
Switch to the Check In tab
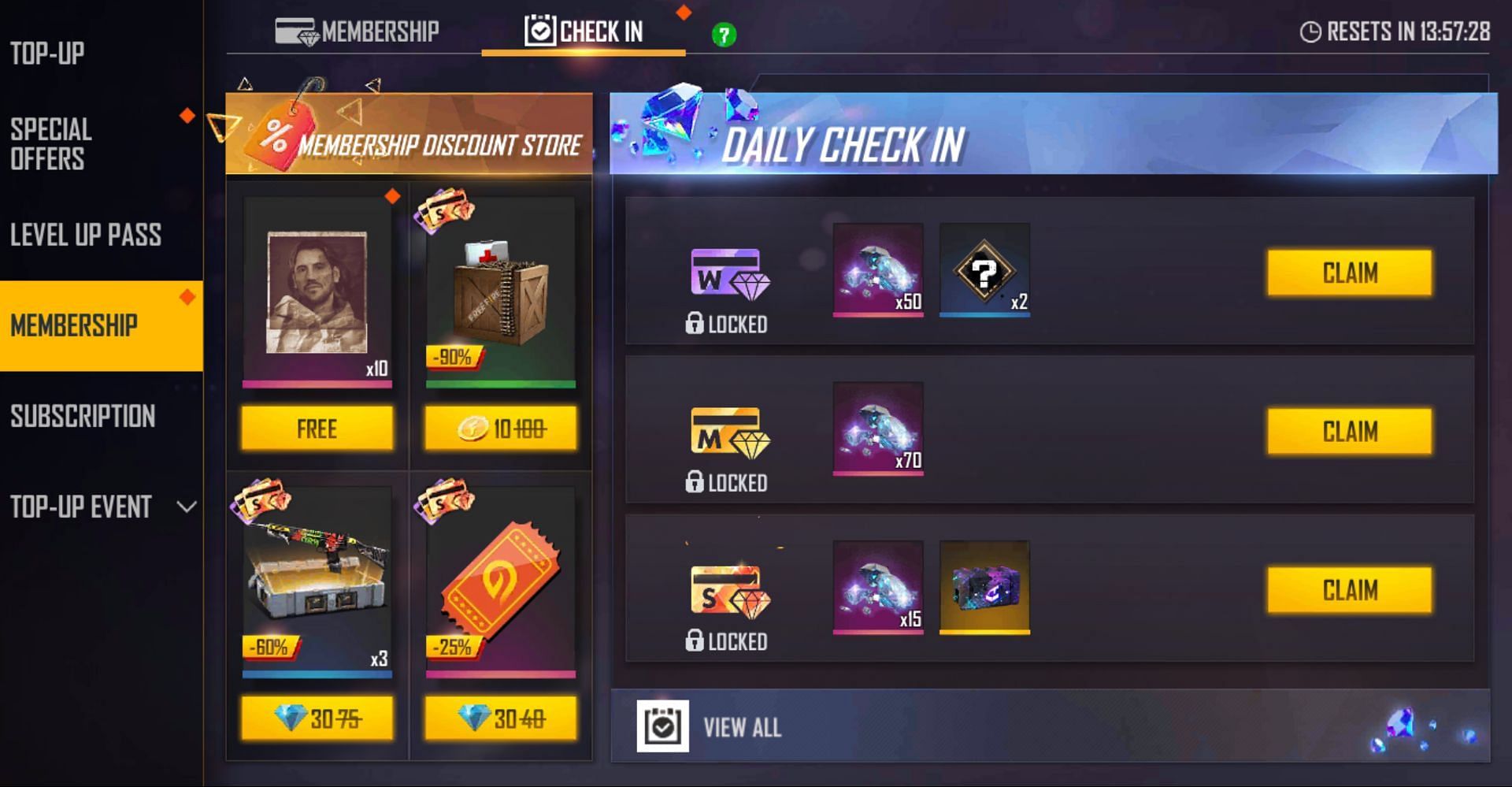coord(584,32)
